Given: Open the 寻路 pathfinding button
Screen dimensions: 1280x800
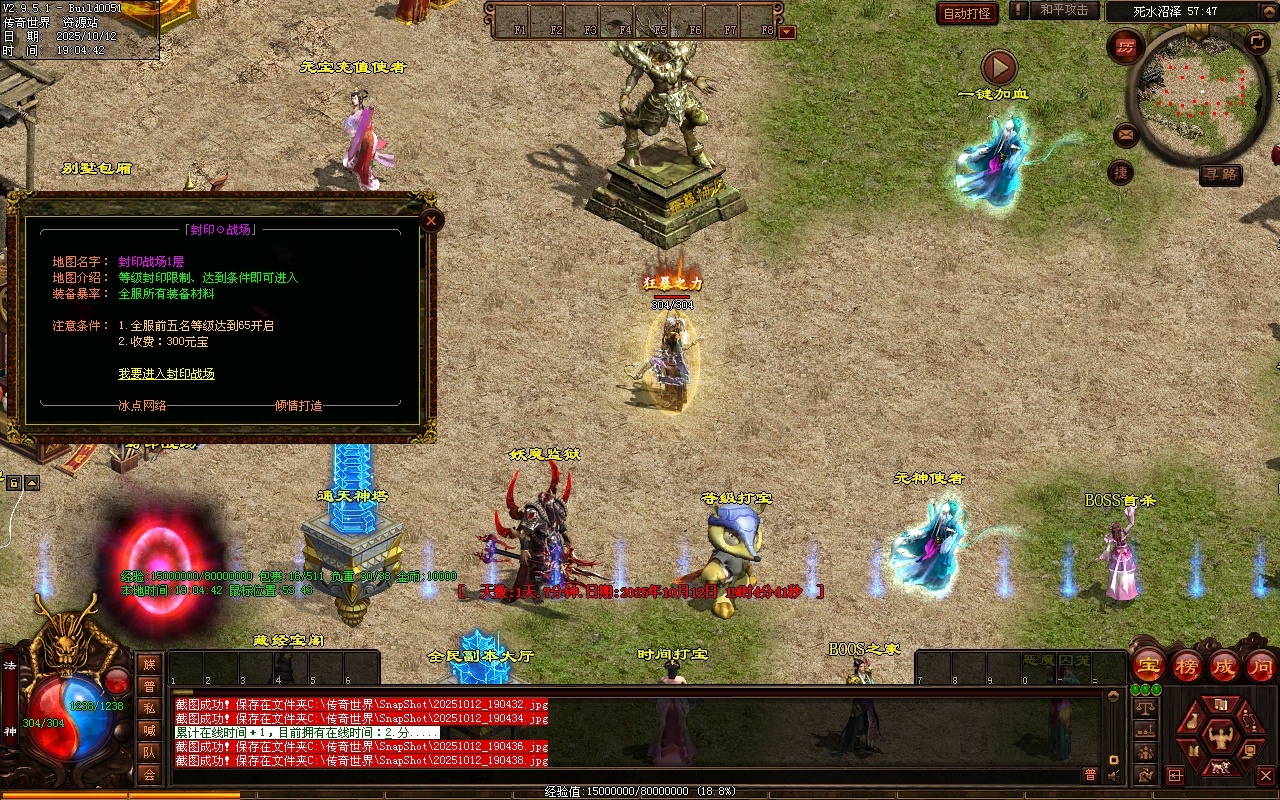Looking at the screenshot, I should click(1220, 174).
